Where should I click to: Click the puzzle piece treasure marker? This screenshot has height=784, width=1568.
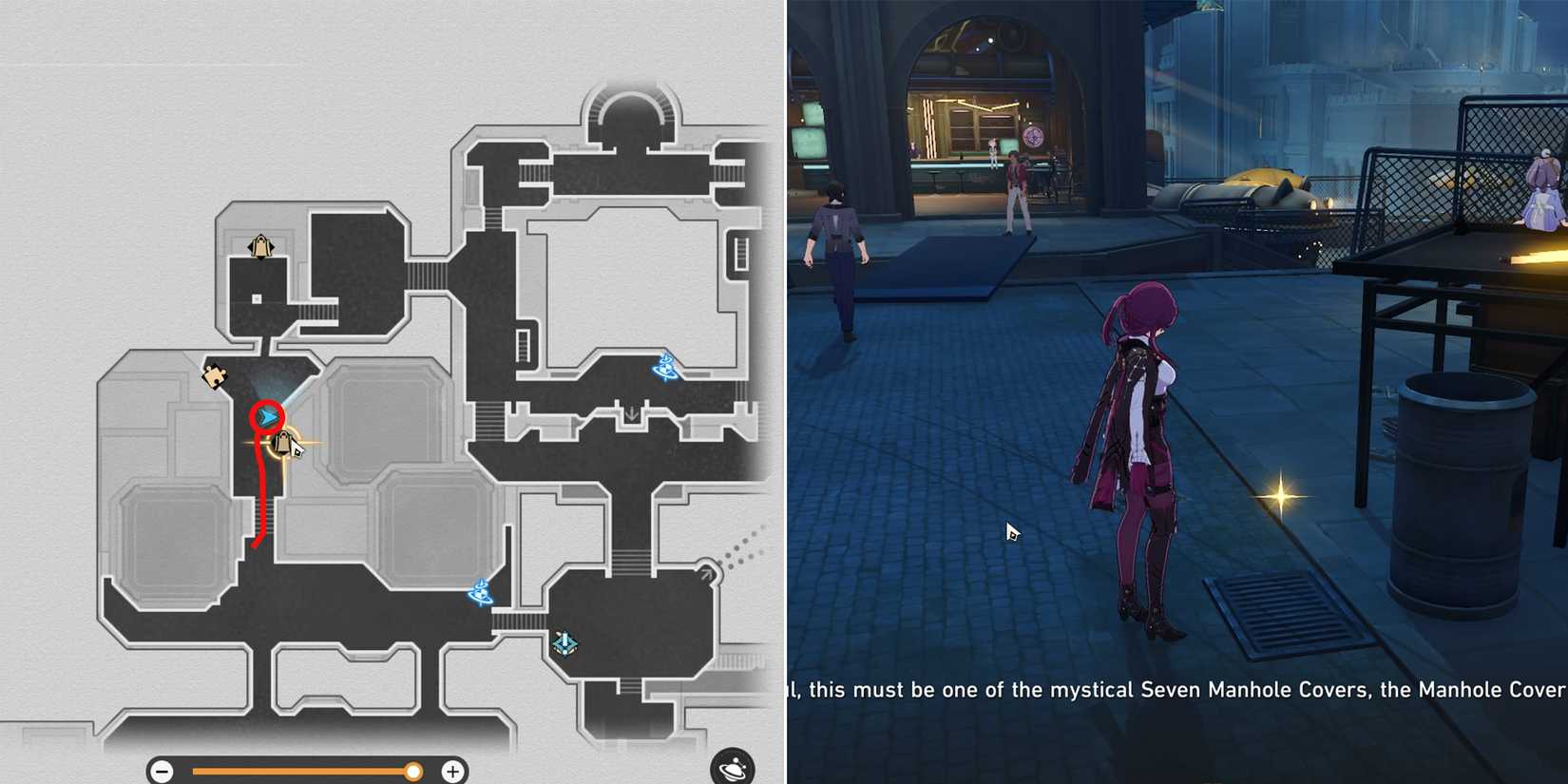pyautogui.click(x=214, y=375)
